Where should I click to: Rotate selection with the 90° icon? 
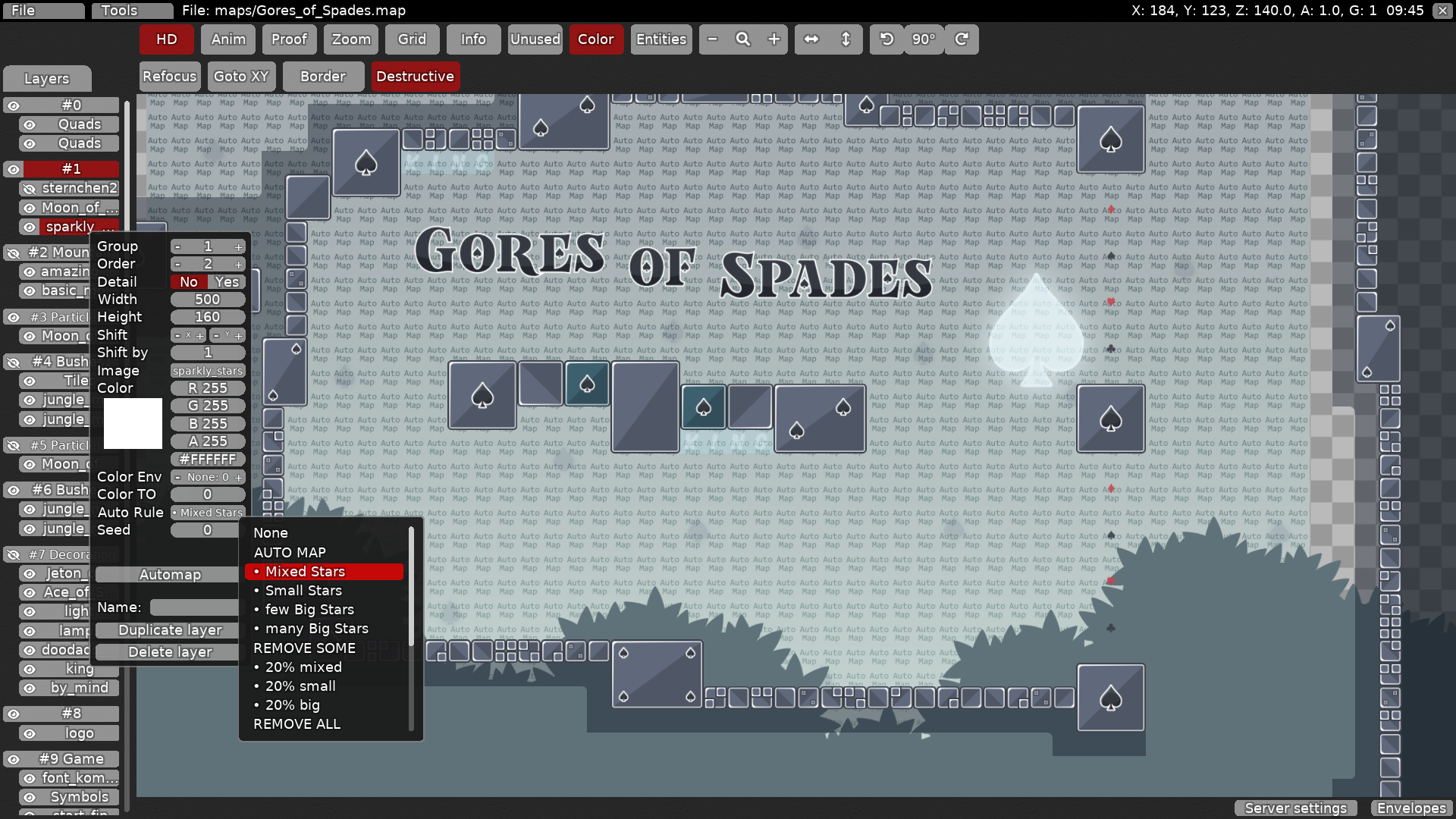coord(924,39)
